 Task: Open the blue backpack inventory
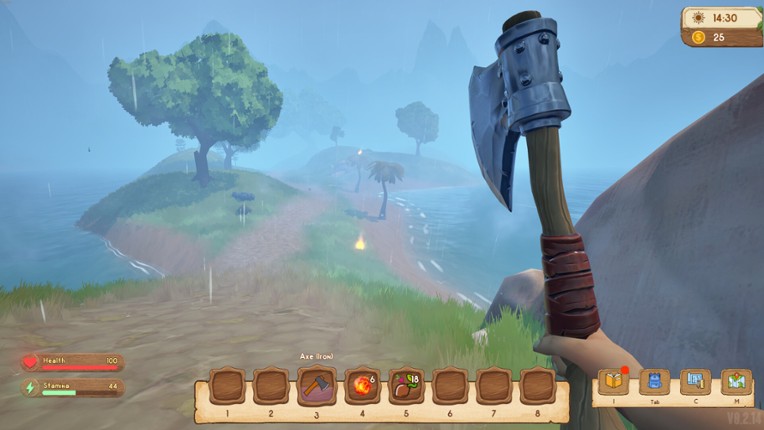pos(654,381)
